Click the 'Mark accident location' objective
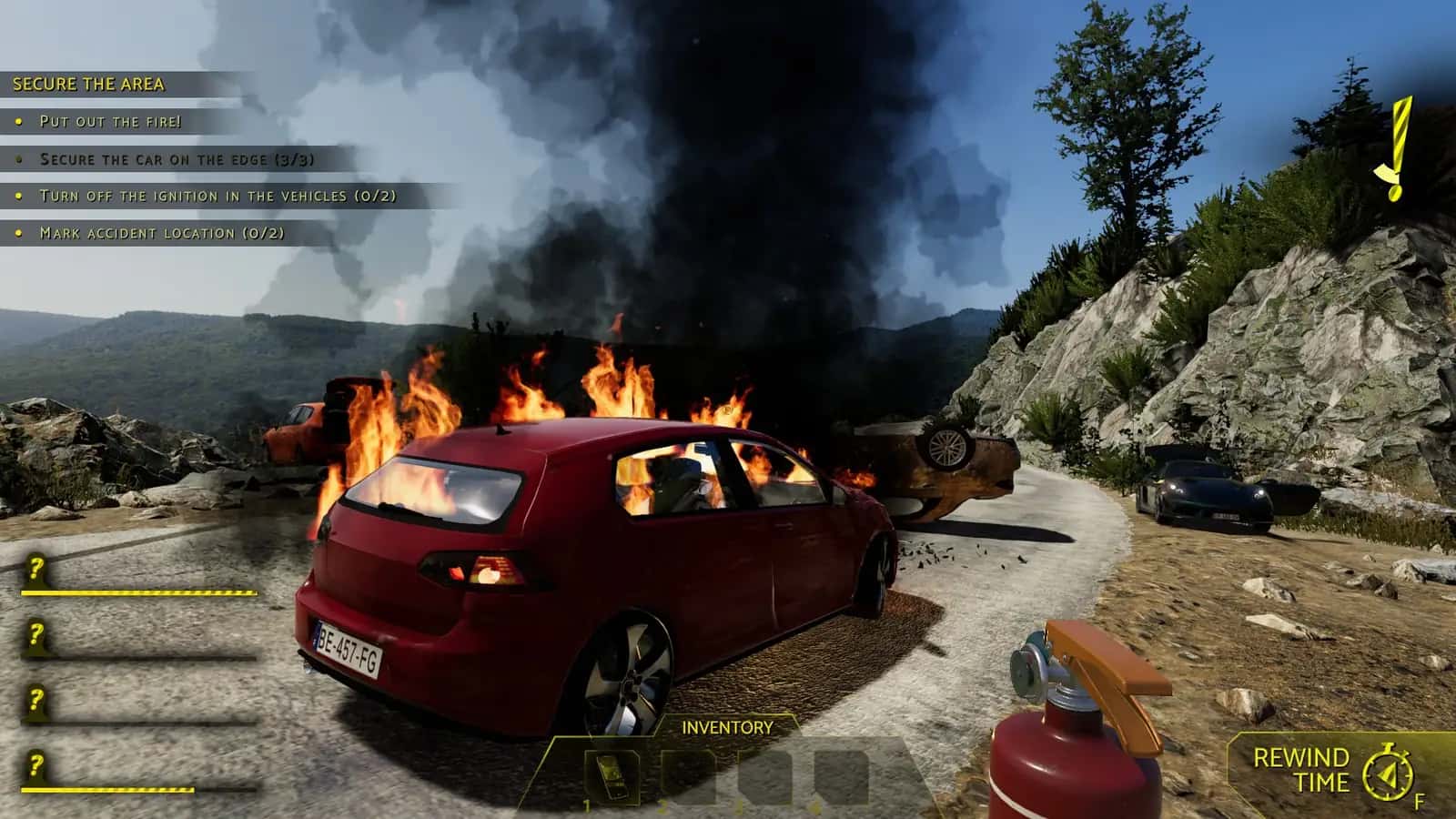Viewport: 1456px width, 819px height. 162,233
